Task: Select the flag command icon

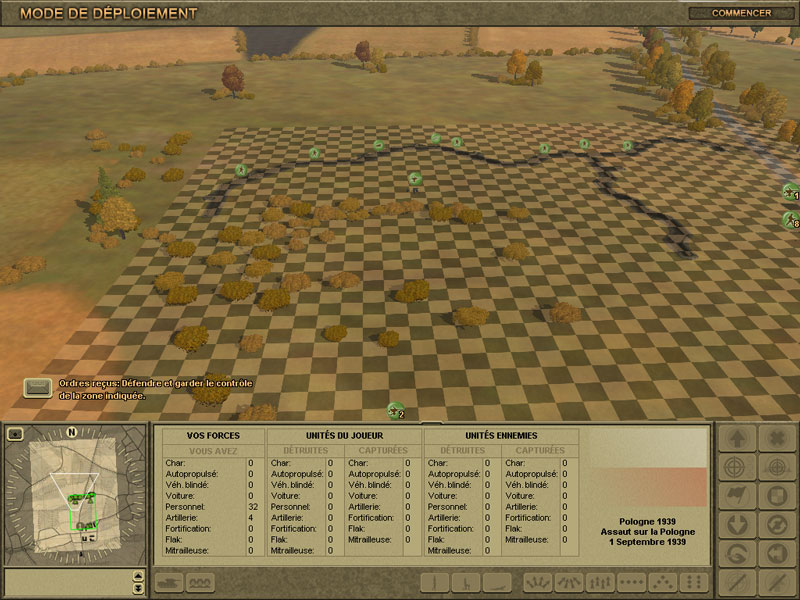Action: point(736,496)
